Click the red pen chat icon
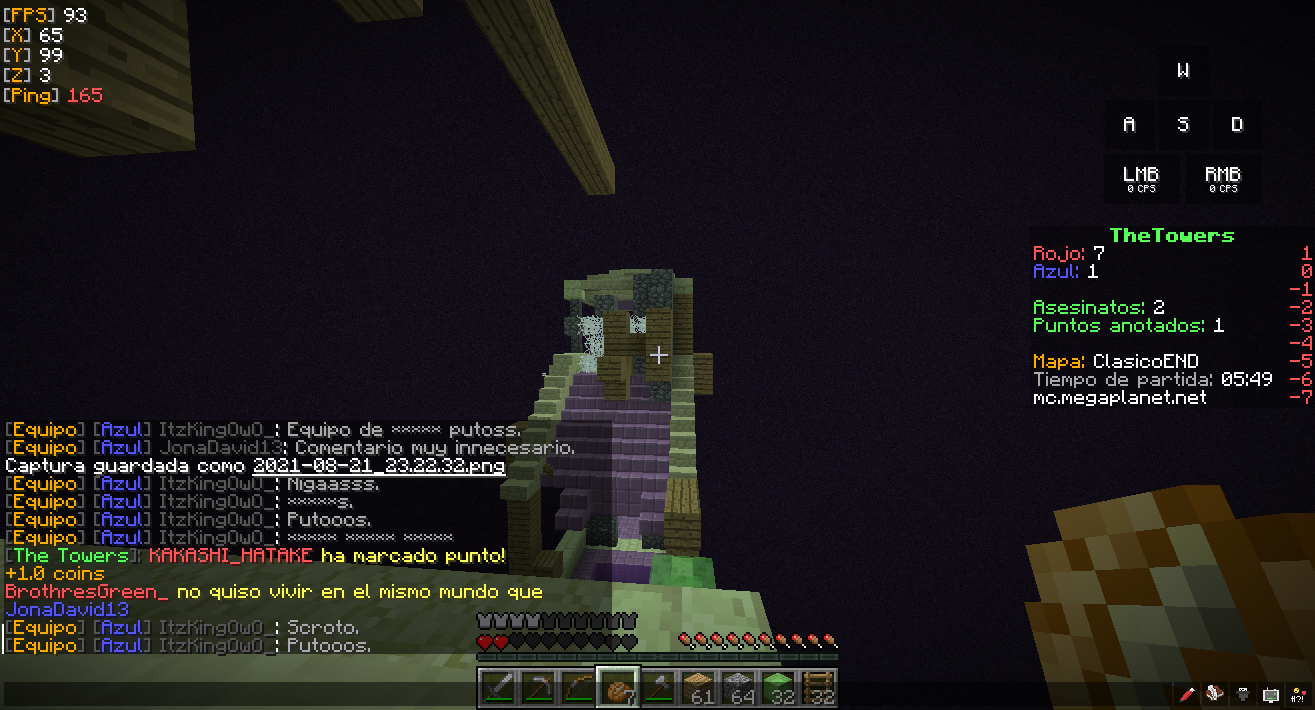The width and height of the screenshot is (1315, 710). click(1187, 694)
